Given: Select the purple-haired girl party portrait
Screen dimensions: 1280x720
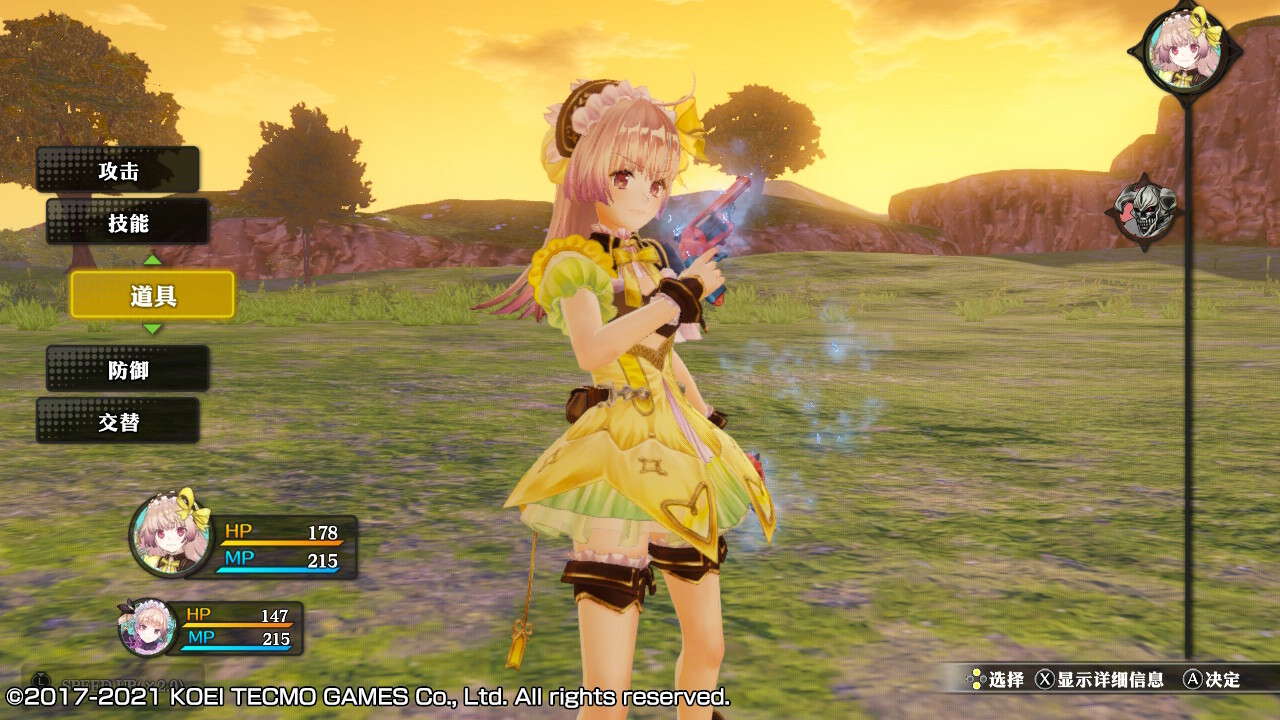Looking at the screenshot, I should click(x=148, y=627).
